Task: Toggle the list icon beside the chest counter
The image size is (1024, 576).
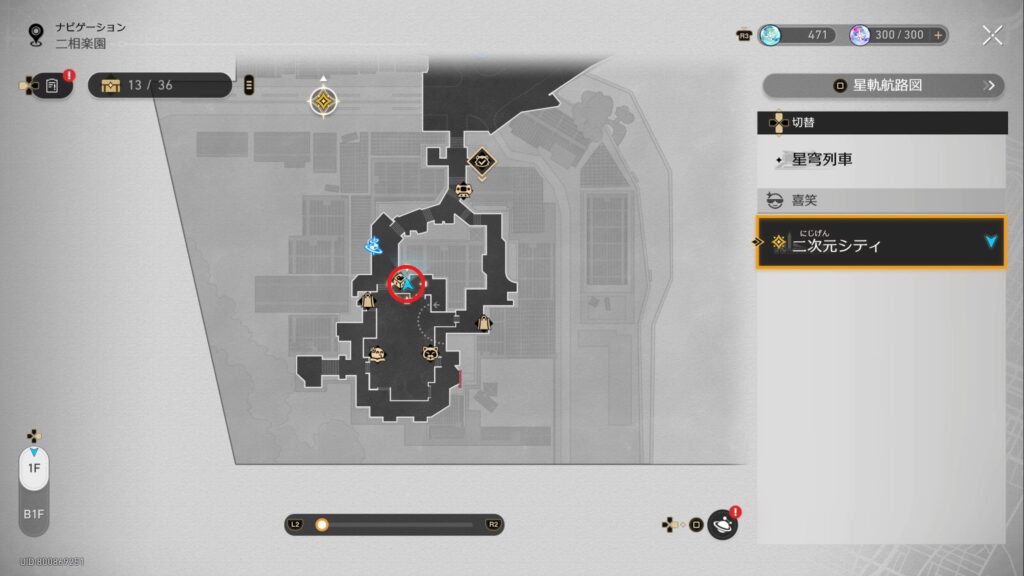Action: point(249,85)
